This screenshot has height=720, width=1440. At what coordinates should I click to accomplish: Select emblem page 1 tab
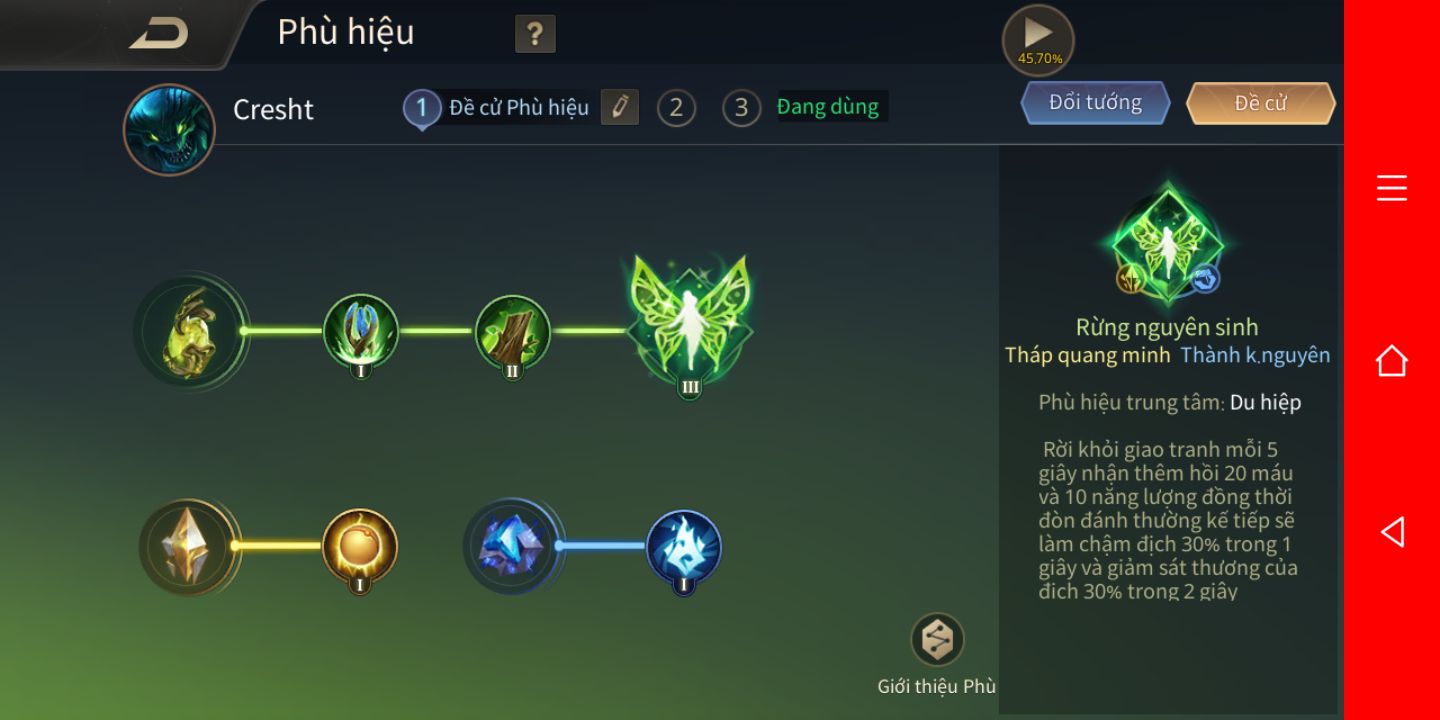(x=422, y=108)
